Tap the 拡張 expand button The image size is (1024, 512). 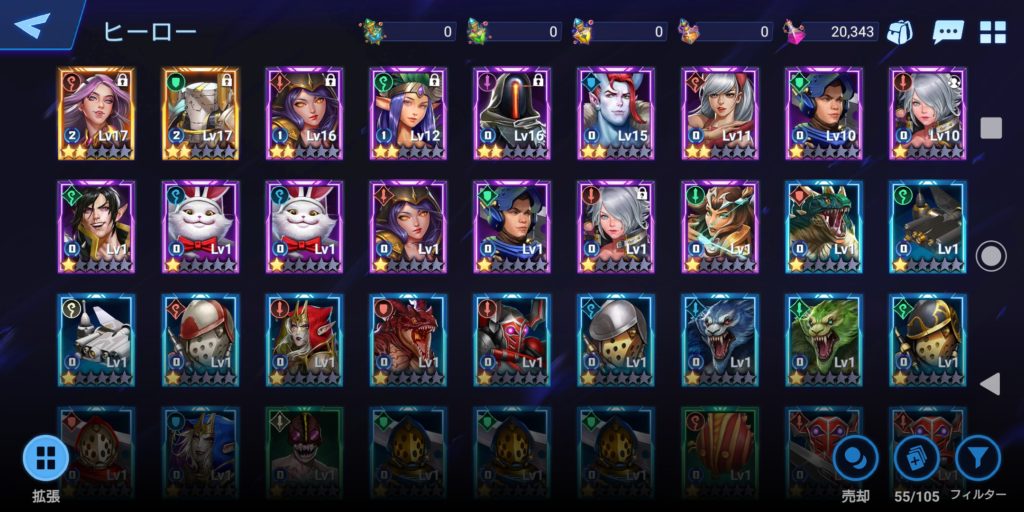46,460
